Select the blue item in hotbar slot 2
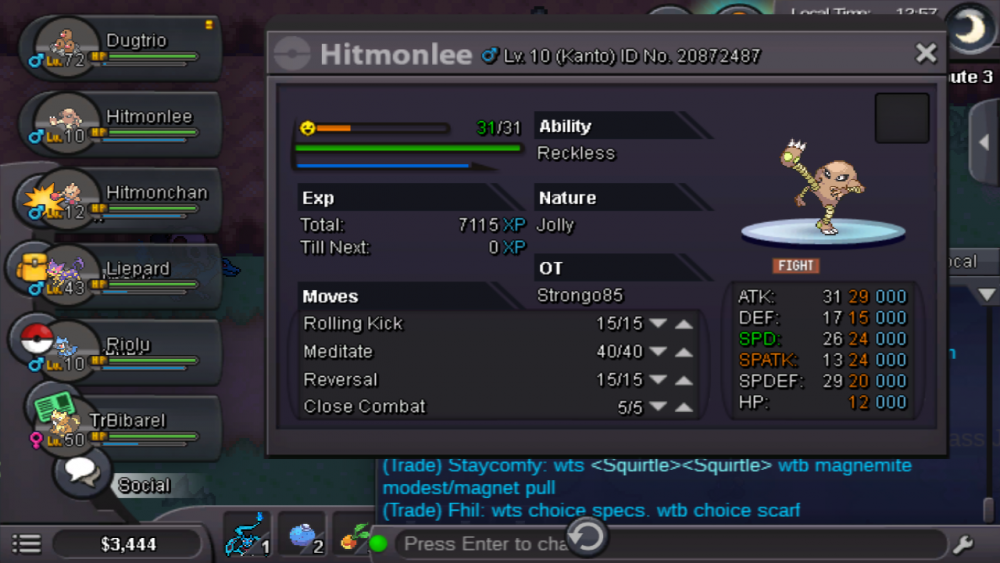The height and width of the screenshot is (563, 1000). (303, 537)
